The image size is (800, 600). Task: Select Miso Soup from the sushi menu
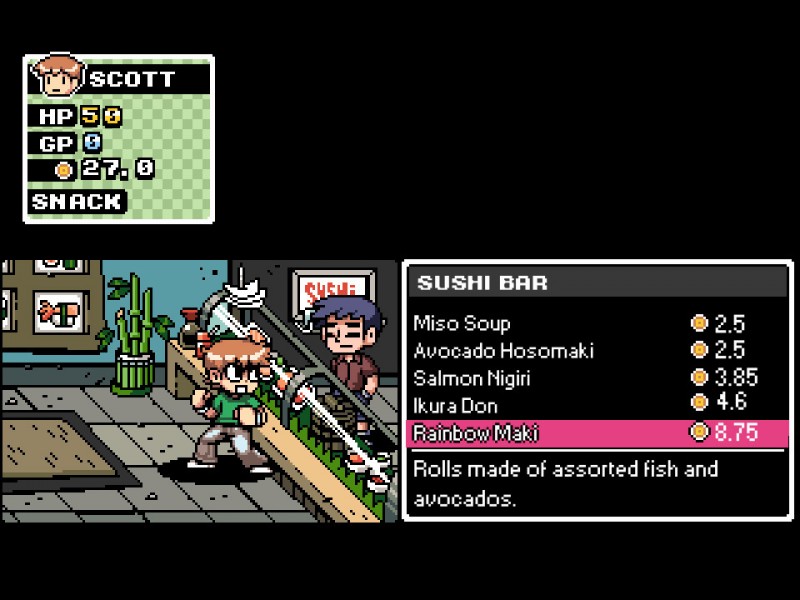pos(462,324)
